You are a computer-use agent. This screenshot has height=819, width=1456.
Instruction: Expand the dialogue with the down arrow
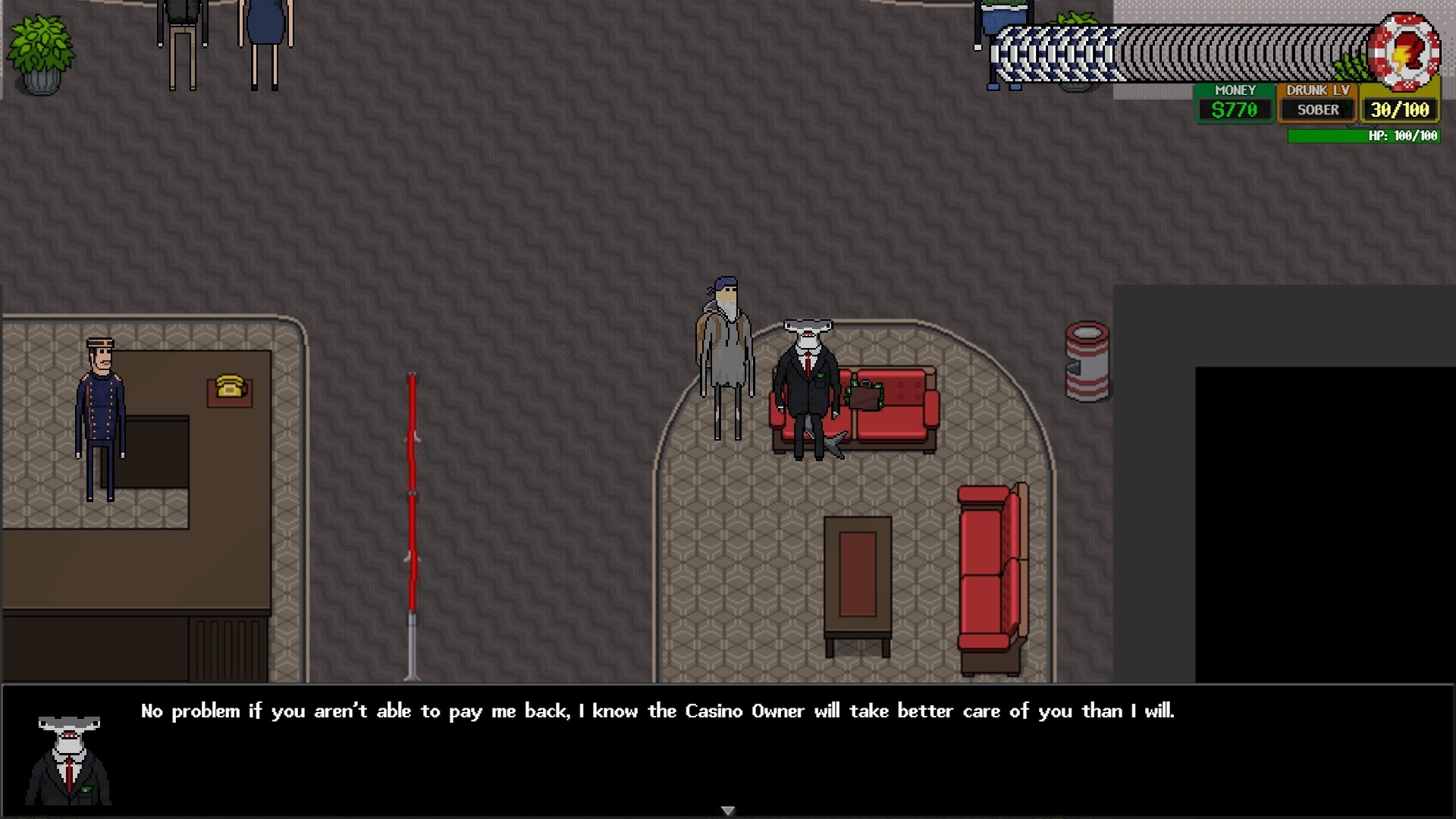pyautogui.click(x=727, y=810)
